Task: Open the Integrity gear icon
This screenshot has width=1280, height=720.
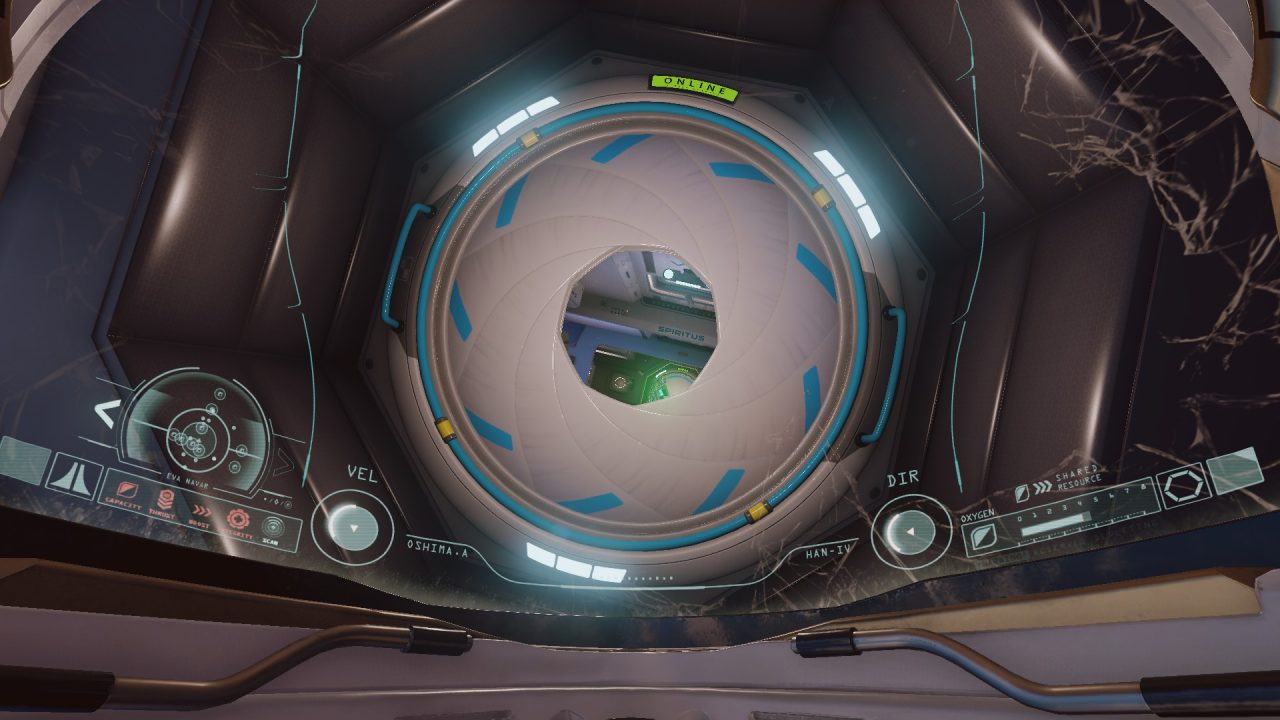Action: pos(238,519)
